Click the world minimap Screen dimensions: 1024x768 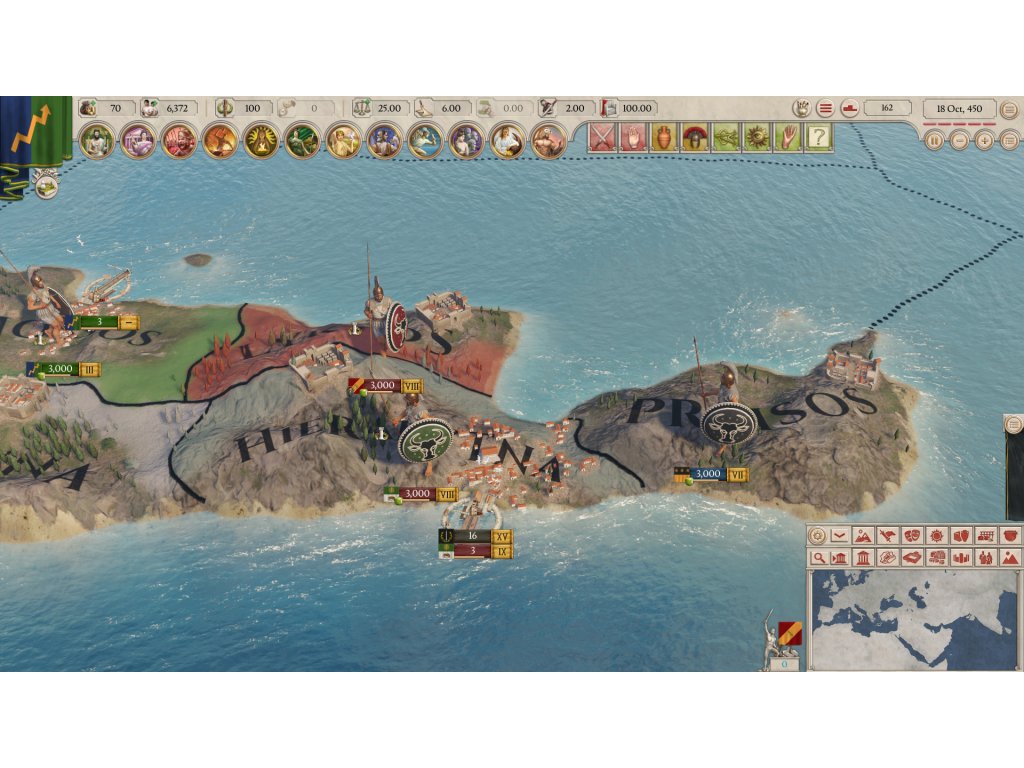pos(912,620)
